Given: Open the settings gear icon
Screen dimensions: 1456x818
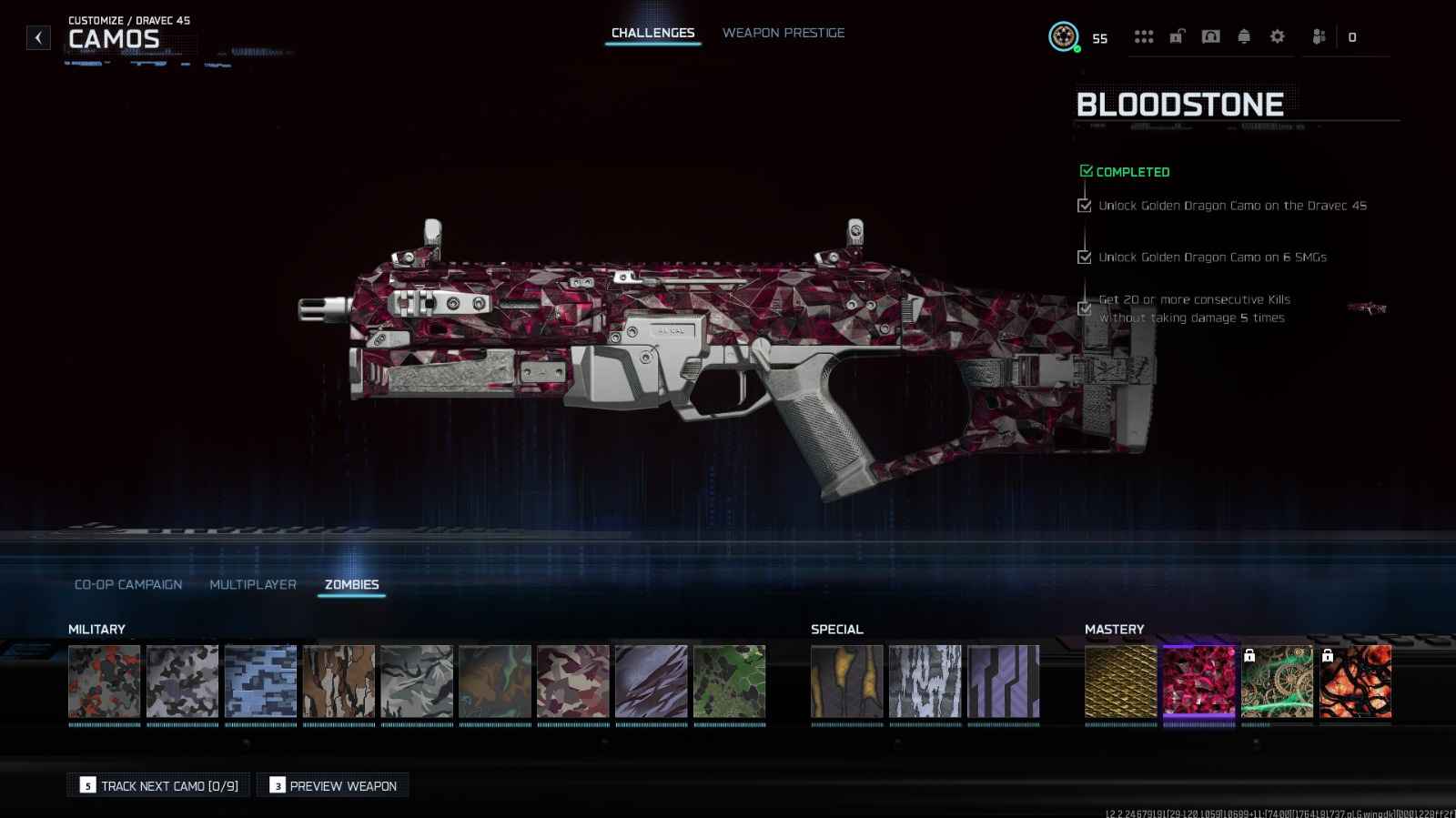Looking at the screenshot, I should tap(1278, 36).
